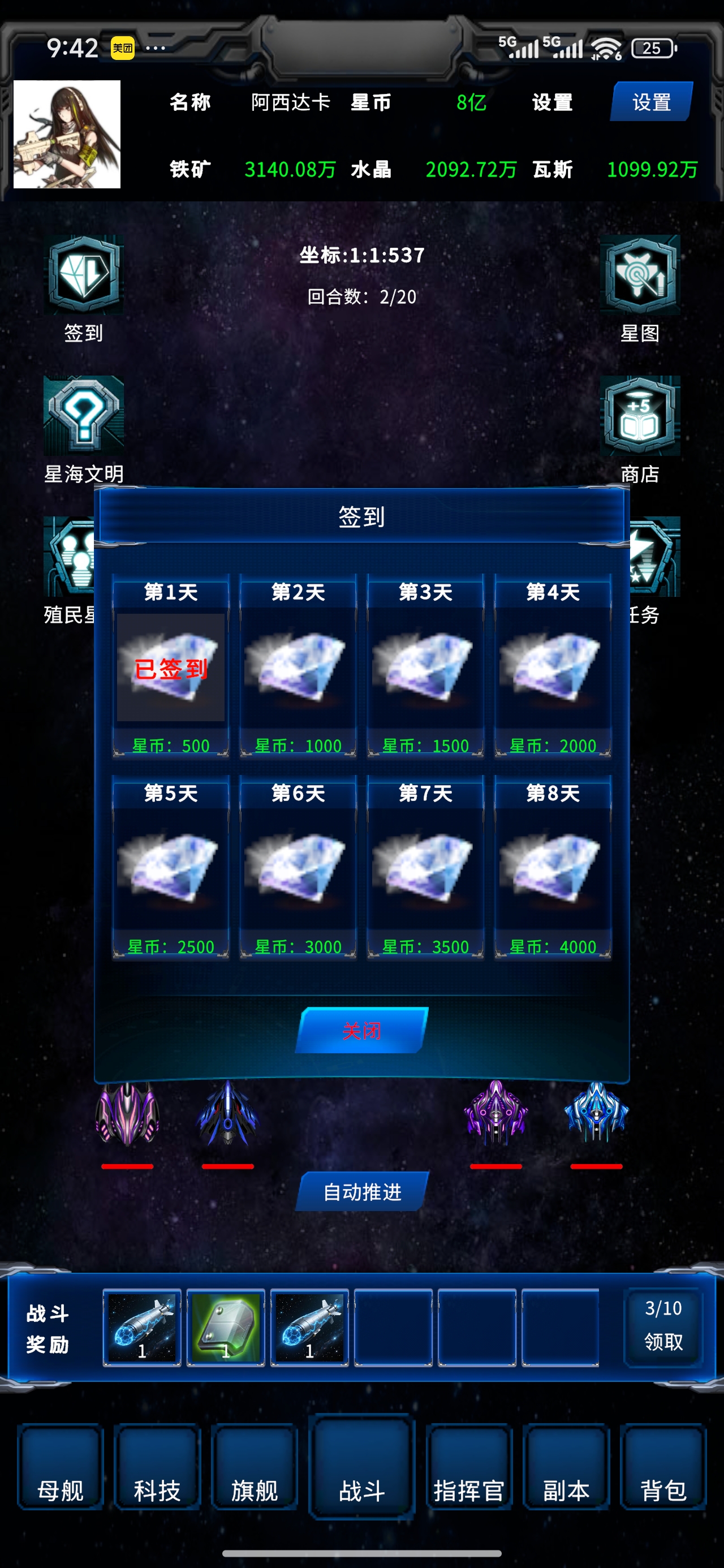Open the 回合数 2/20 round counter

(361, 298)
